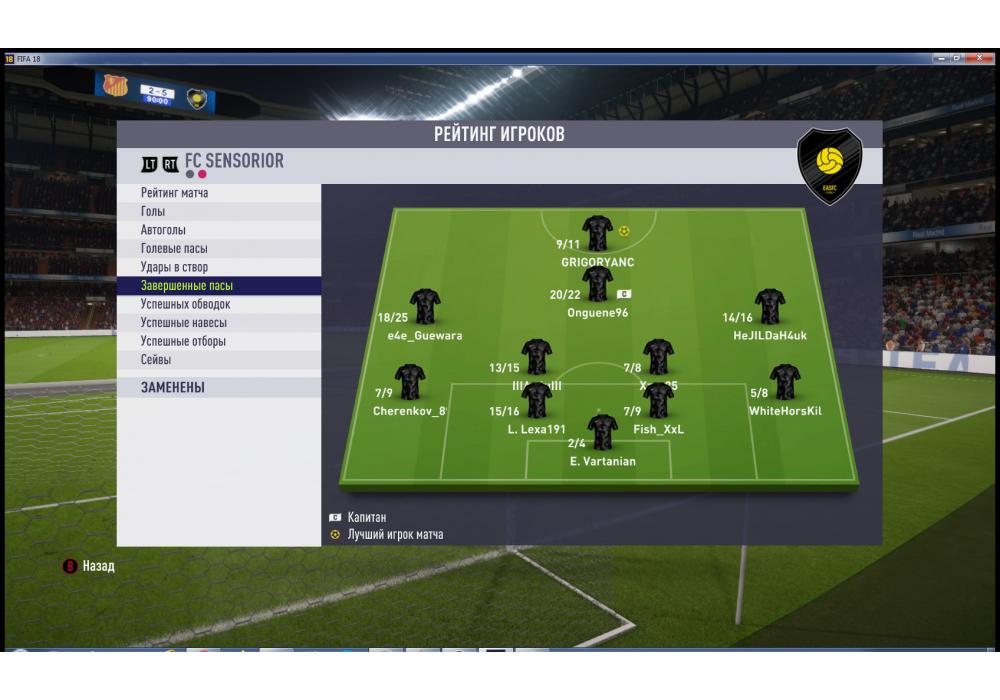The image size is (1000, 700).
Task: Show the Автоголы statistics
Action: [163, 230]
